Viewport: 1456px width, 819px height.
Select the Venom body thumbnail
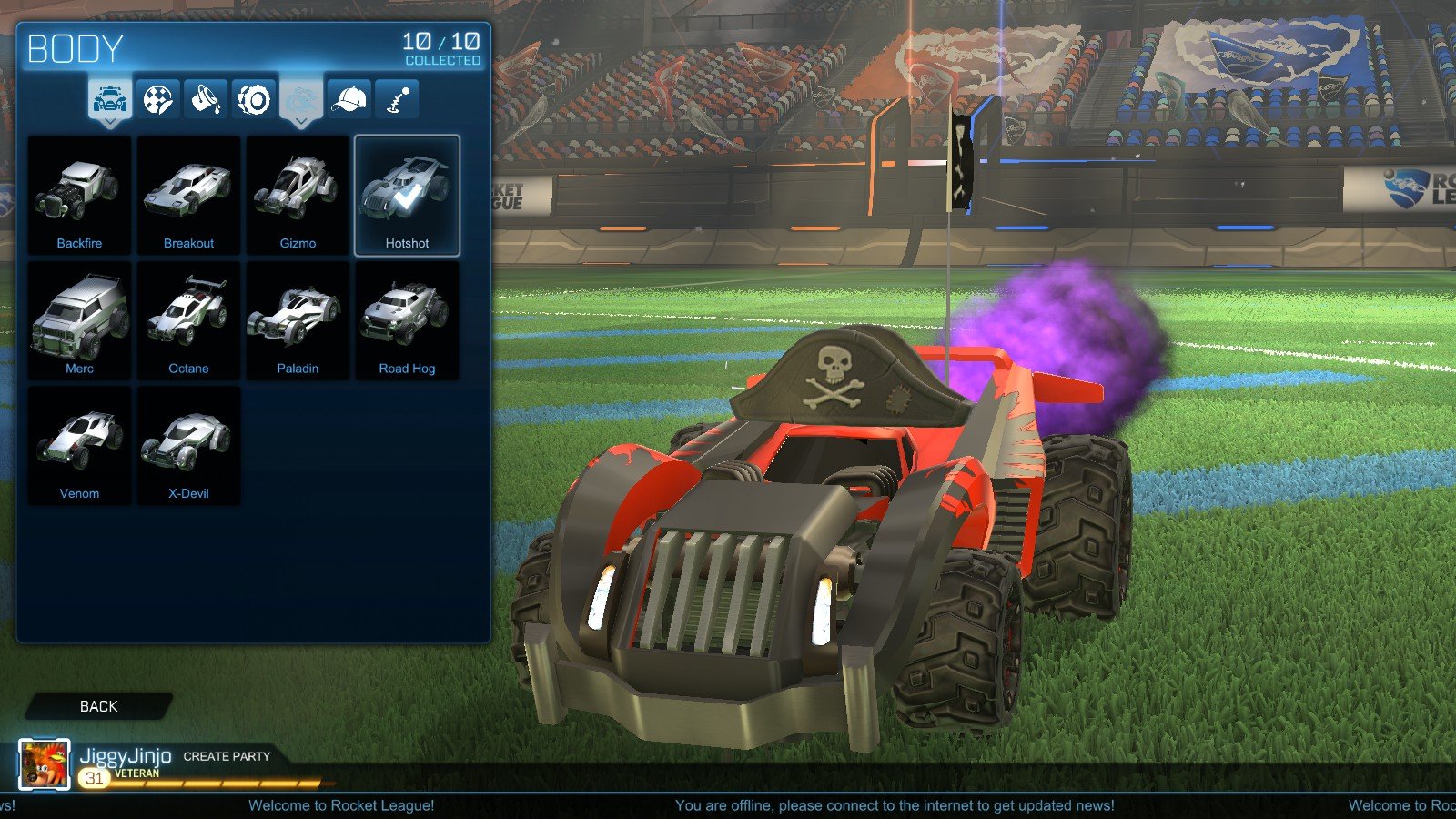click(79, 444)
